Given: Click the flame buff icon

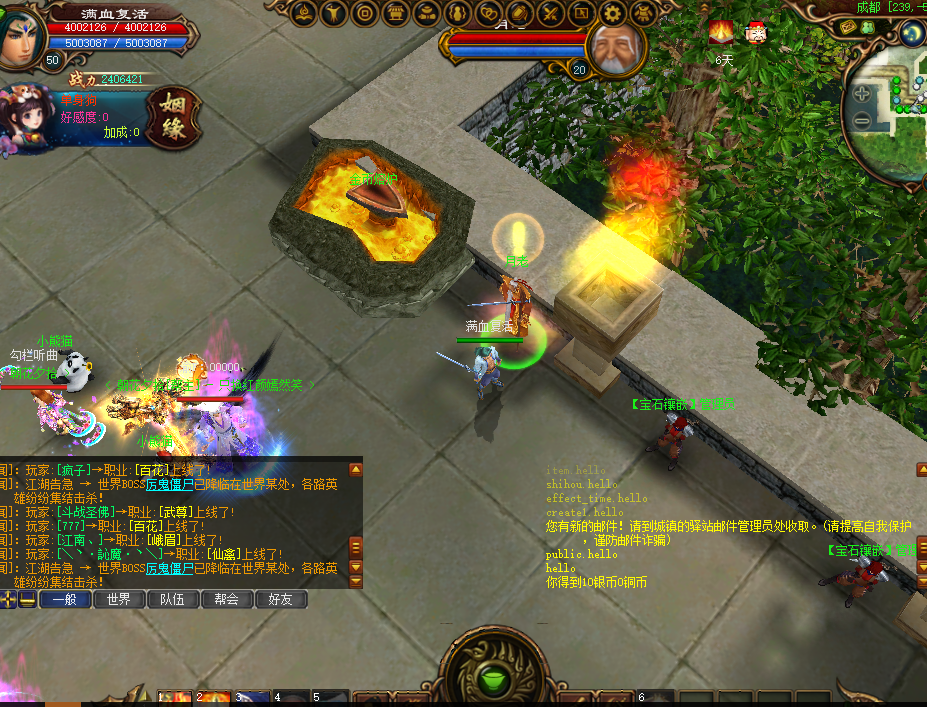Looking at the screenshot, I should (722, 33).
